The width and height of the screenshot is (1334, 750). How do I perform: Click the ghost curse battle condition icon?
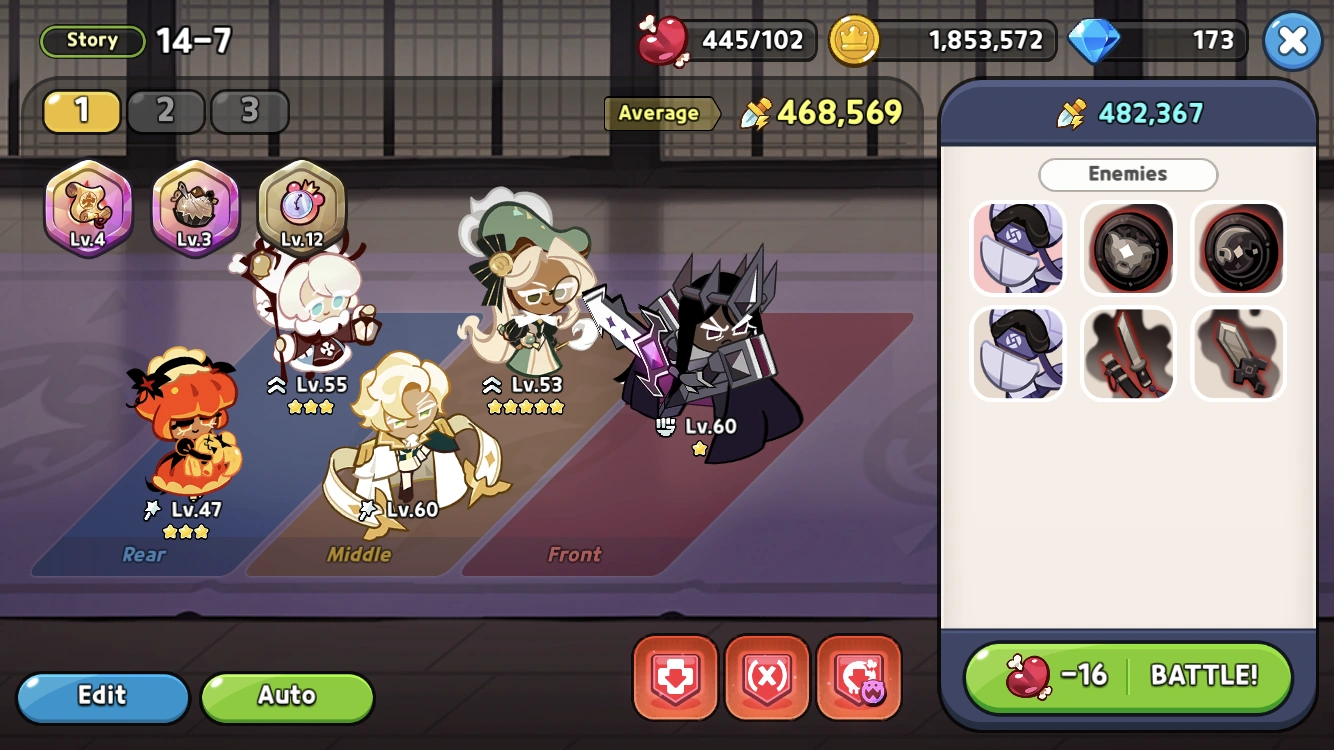click(859, 679)
